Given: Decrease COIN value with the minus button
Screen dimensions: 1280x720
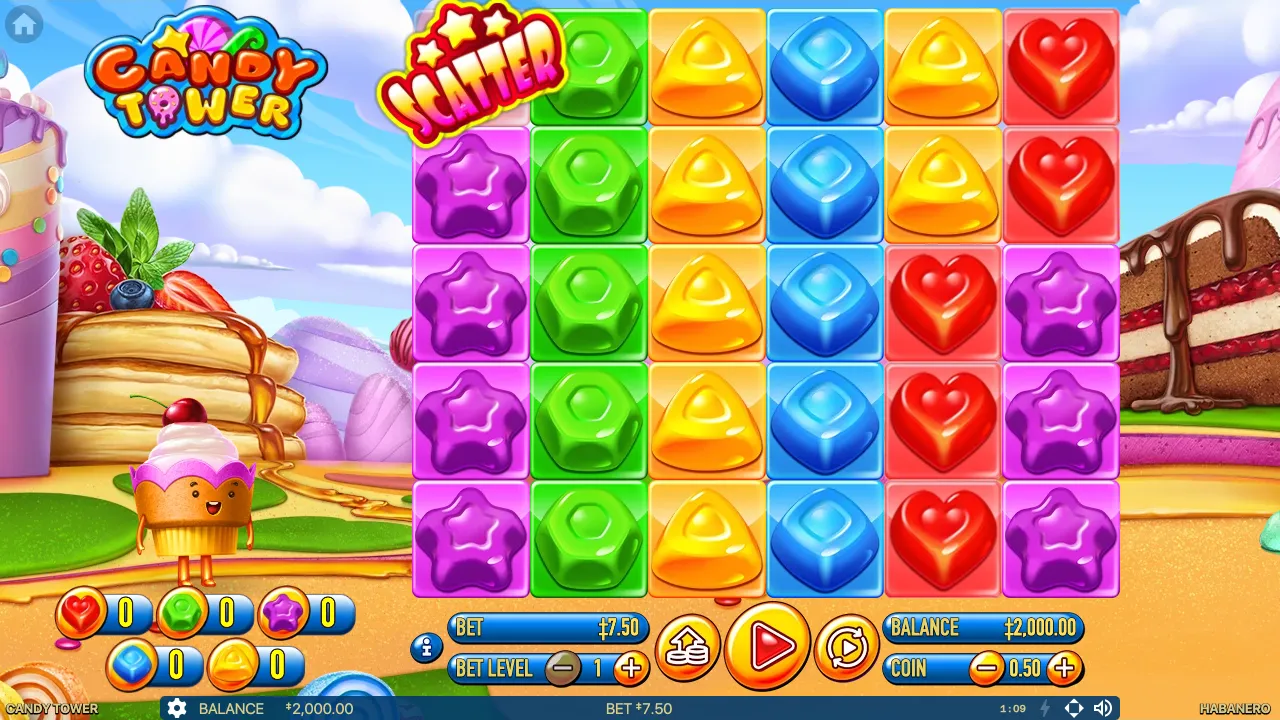Looking at the screenshot, I should pos(988,668).
